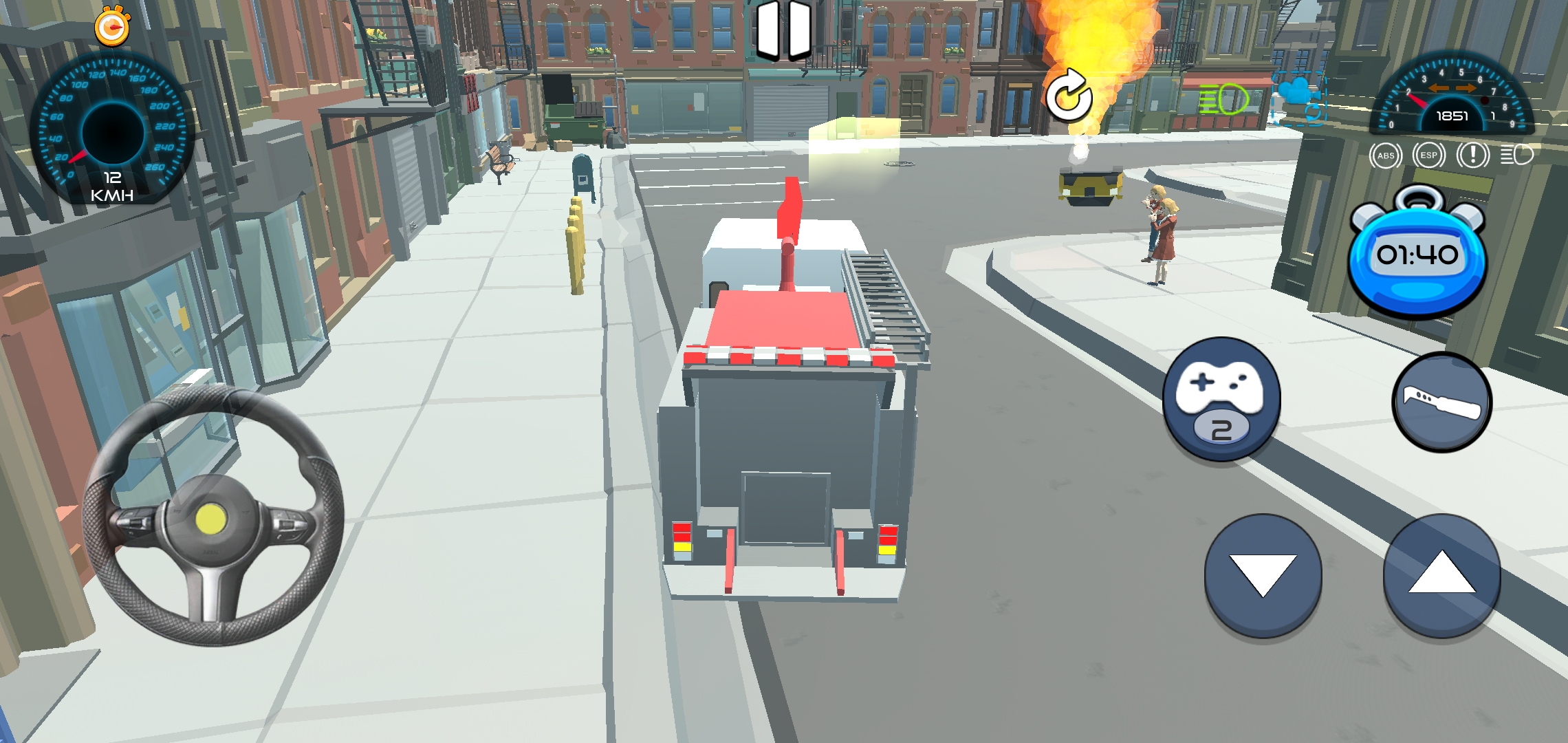The image size is (1568, 743).
Task: Tap the red stopwatch timer icon
Action: click(x=112, y=28)
